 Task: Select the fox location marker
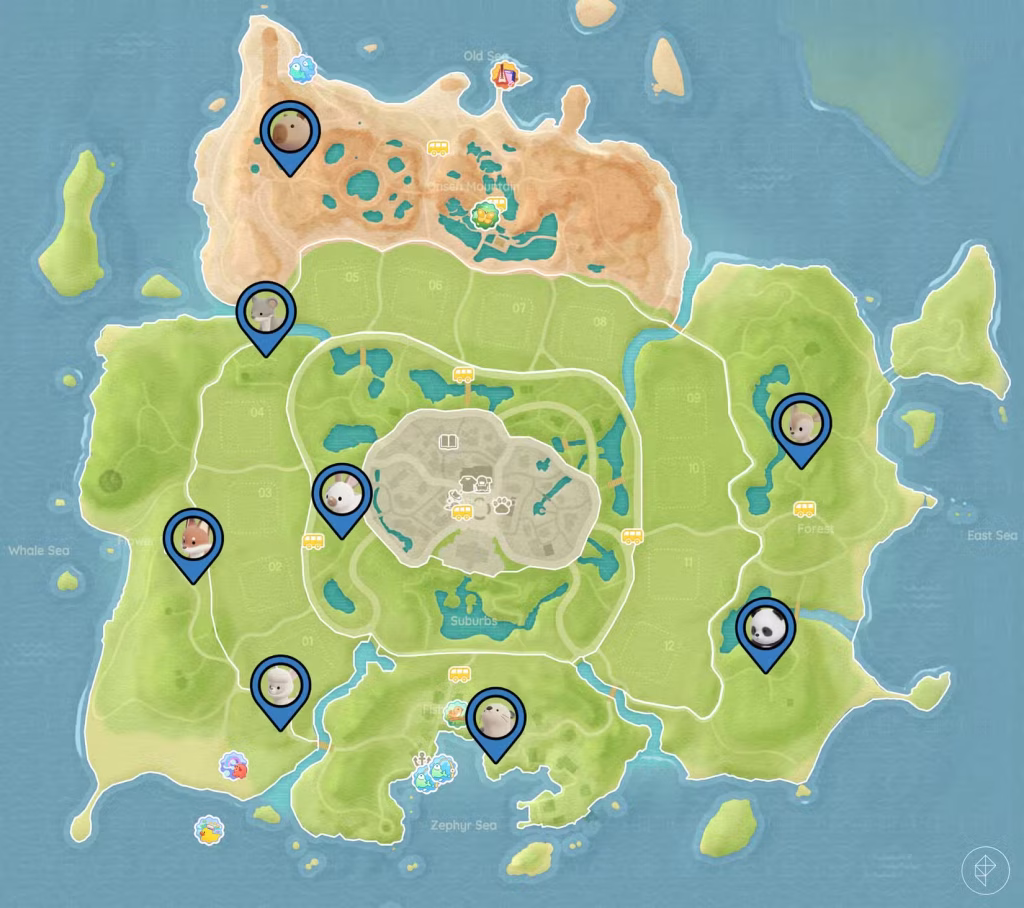coord(193,539)
